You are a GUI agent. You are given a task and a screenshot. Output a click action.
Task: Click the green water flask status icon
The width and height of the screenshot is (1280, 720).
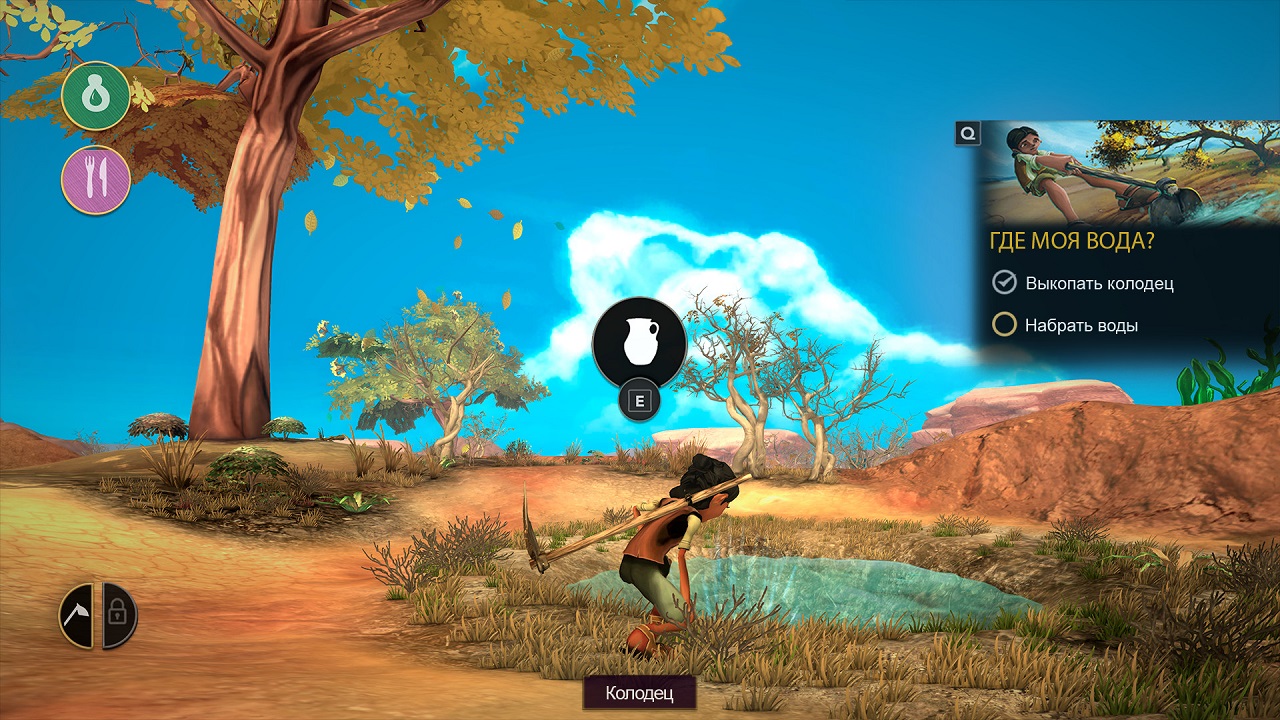tap(96, 96)
